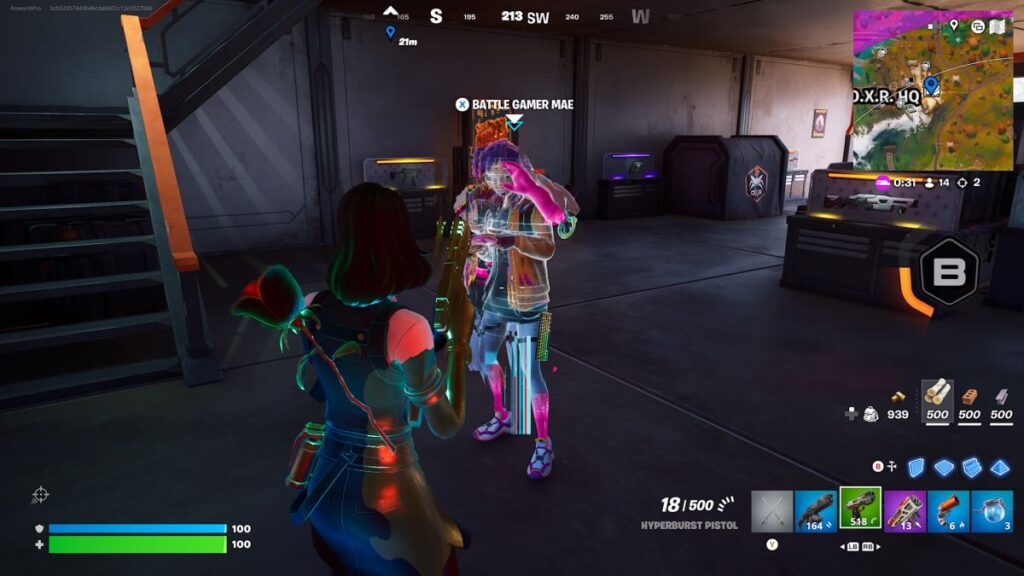The height and width of the screenshot is (576, 1024).
Task: Choose the green Hyperburst Pistol slot
Action: pos(859,510)
